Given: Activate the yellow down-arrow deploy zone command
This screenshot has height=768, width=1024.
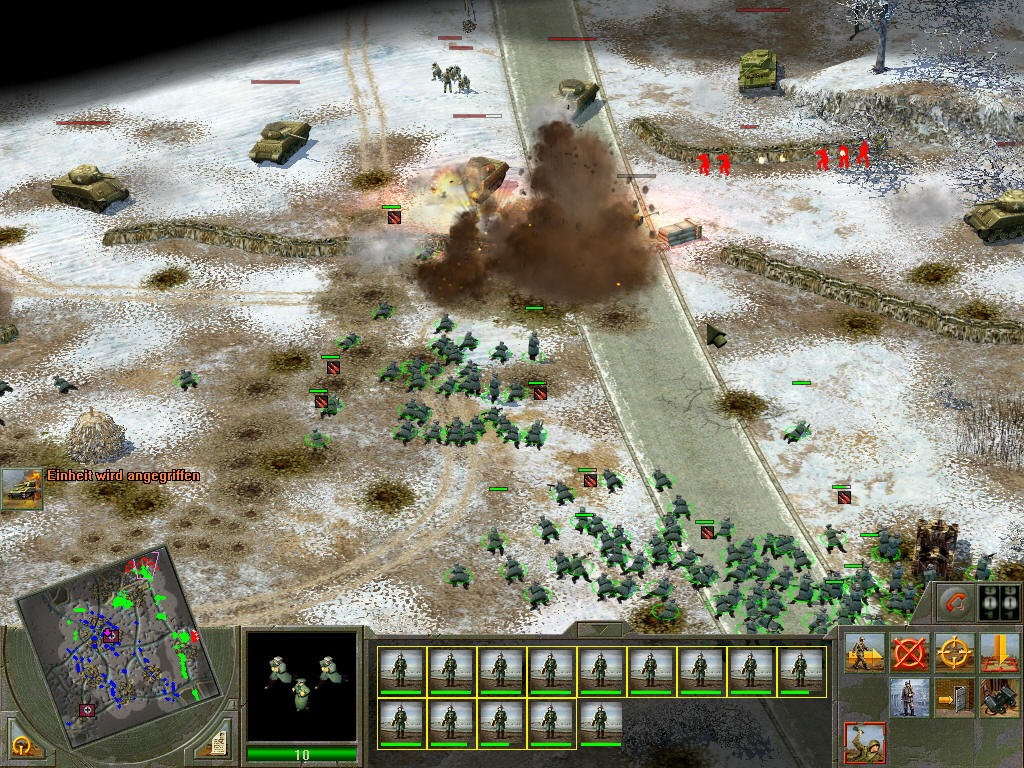Looking at the screenshot, I should (x=998, y=652).
